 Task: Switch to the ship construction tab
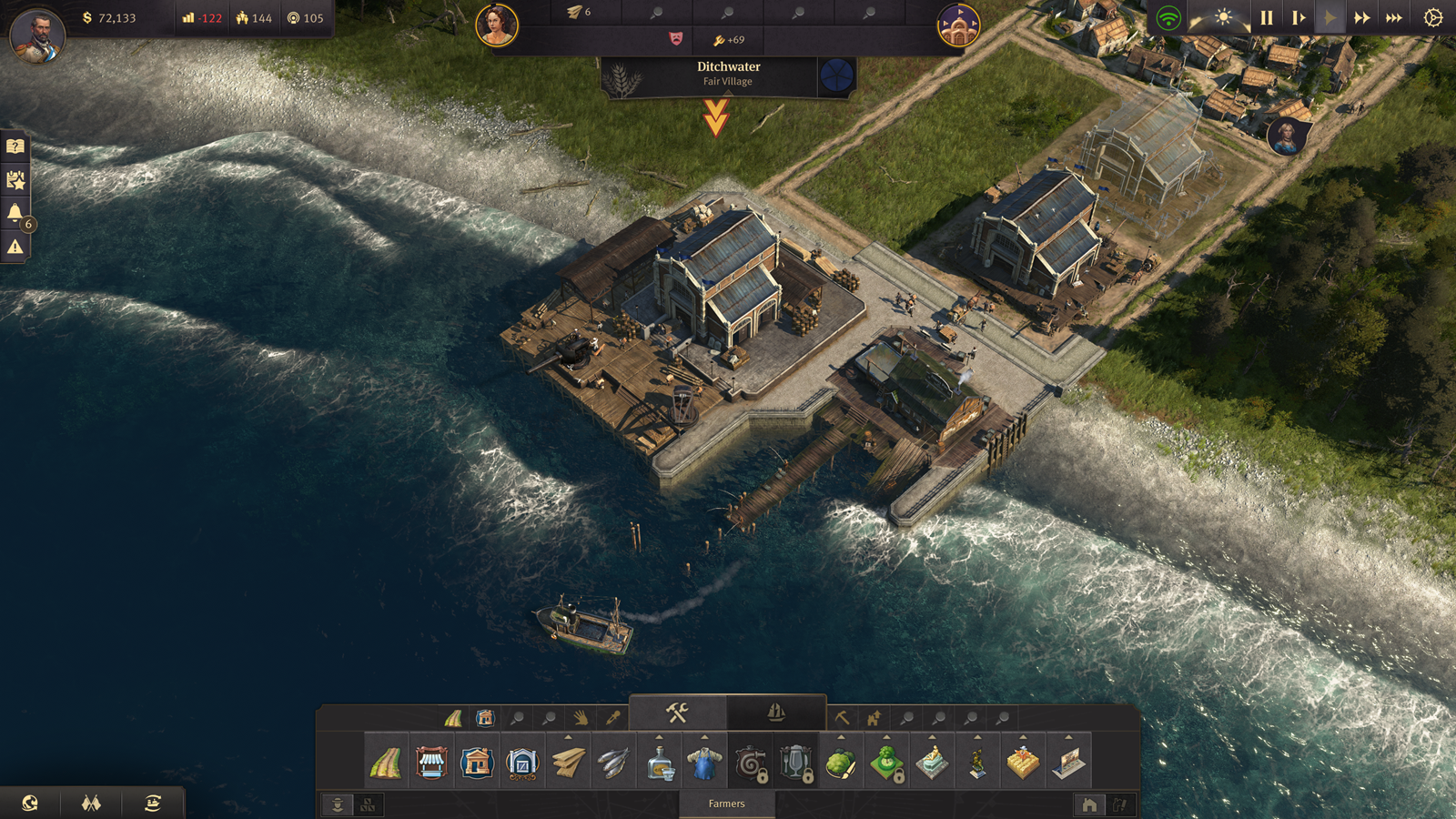tap(776, 713)
